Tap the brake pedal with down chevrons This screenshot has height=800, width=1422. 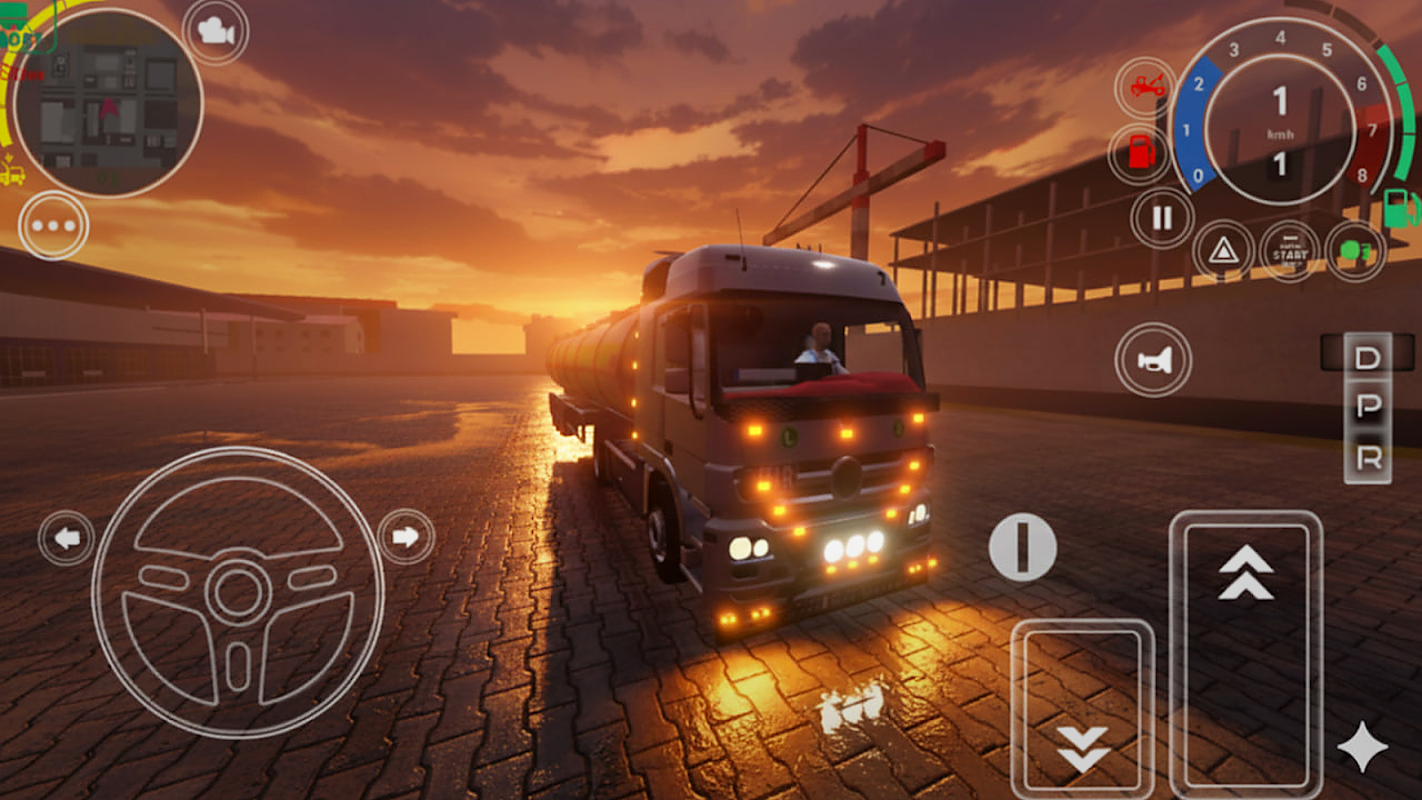coord(1083,708)
